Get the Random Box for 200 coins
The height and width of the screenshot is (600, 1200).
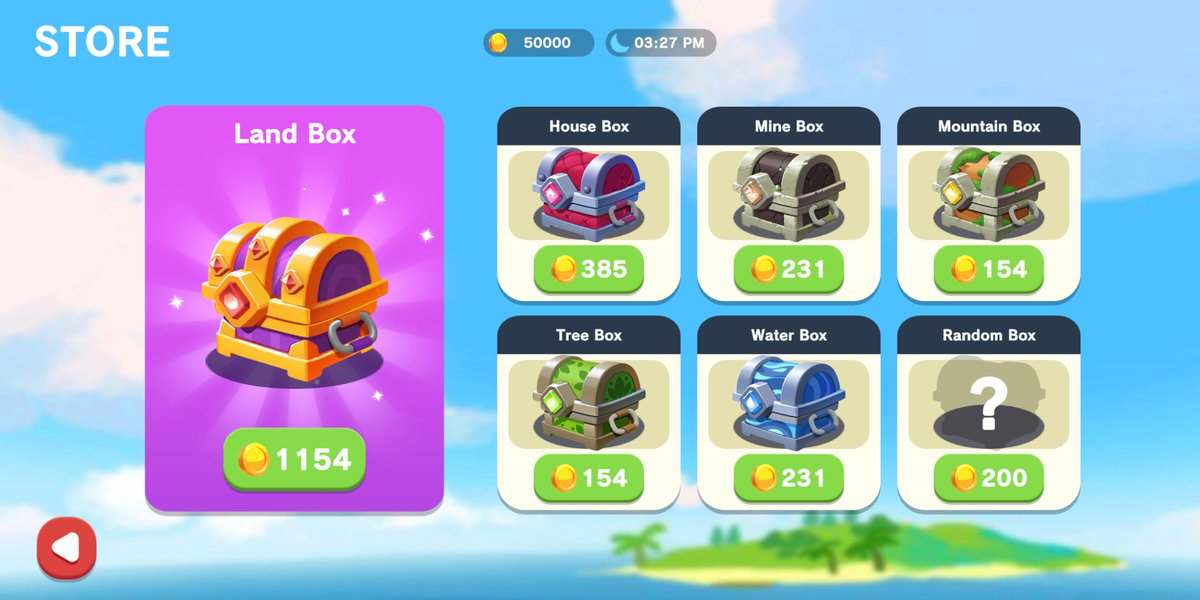(988, 478)
